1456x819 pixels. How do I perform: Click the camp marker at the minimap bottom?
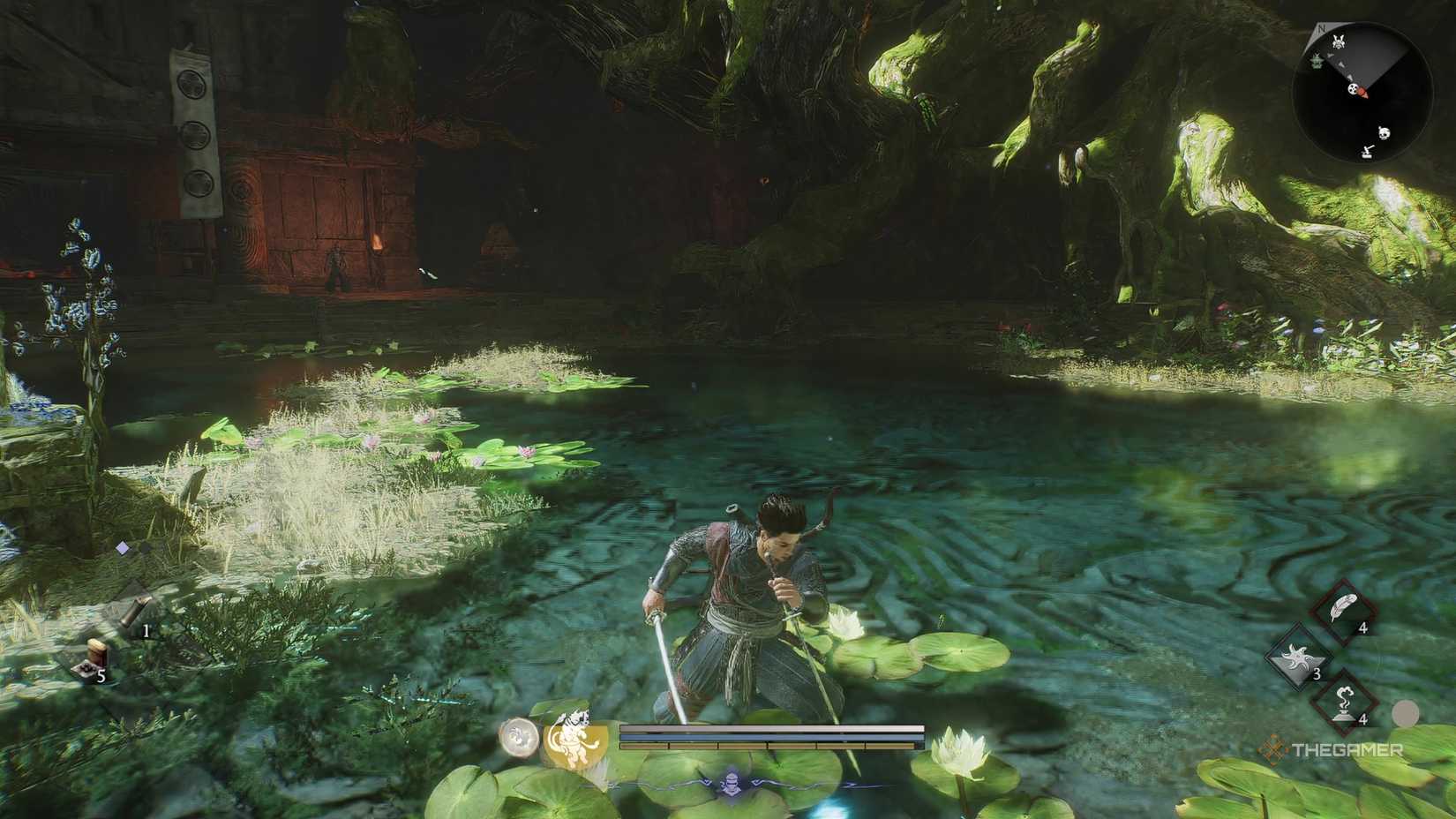[x=1367, y=152]
